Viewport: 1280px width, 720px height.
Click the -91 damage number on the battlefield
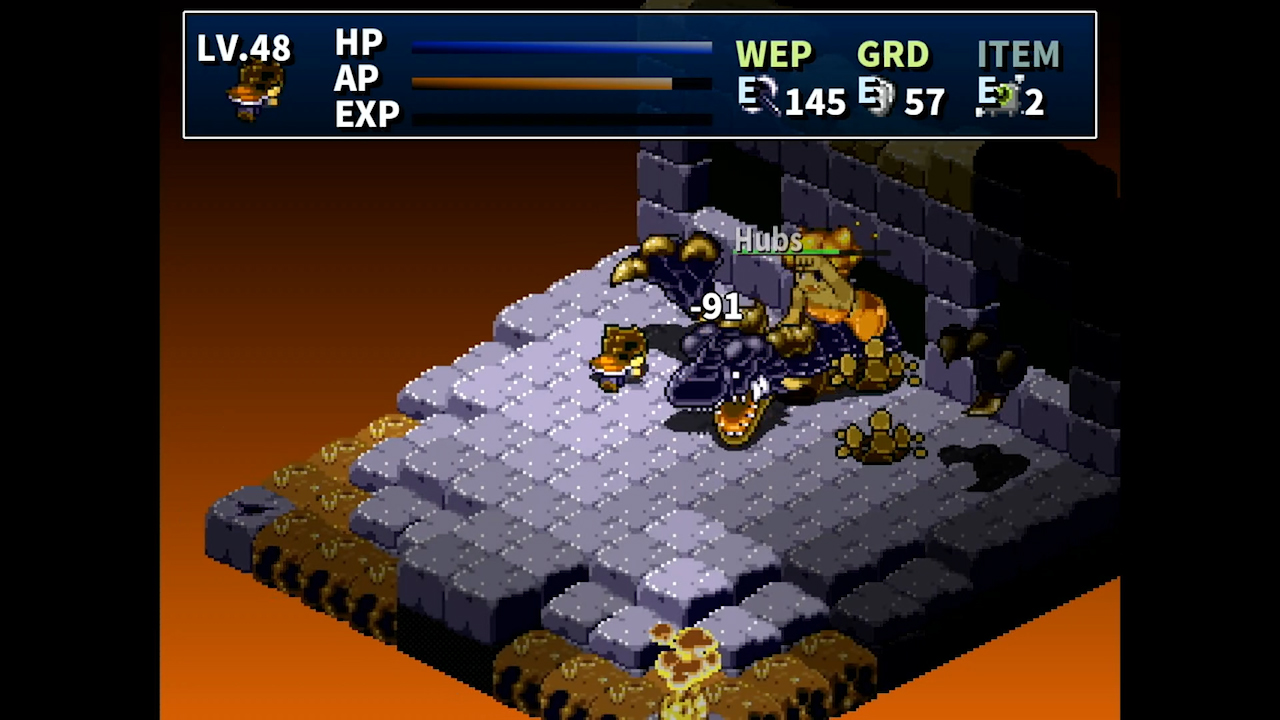point(716,307)
